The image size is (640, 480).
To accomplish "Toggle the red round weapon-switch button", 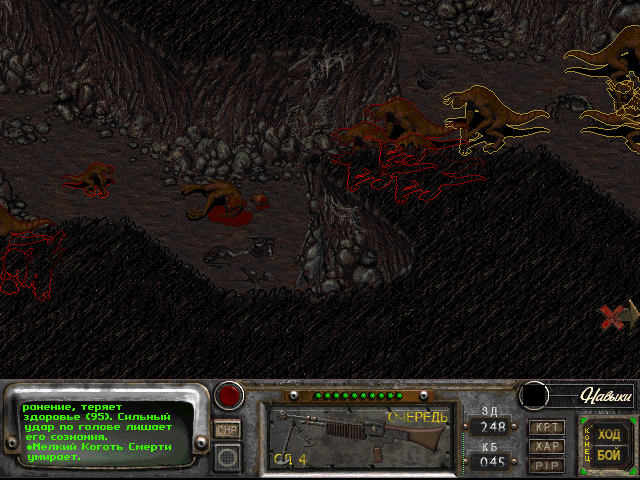I will (x=231, y=394).
